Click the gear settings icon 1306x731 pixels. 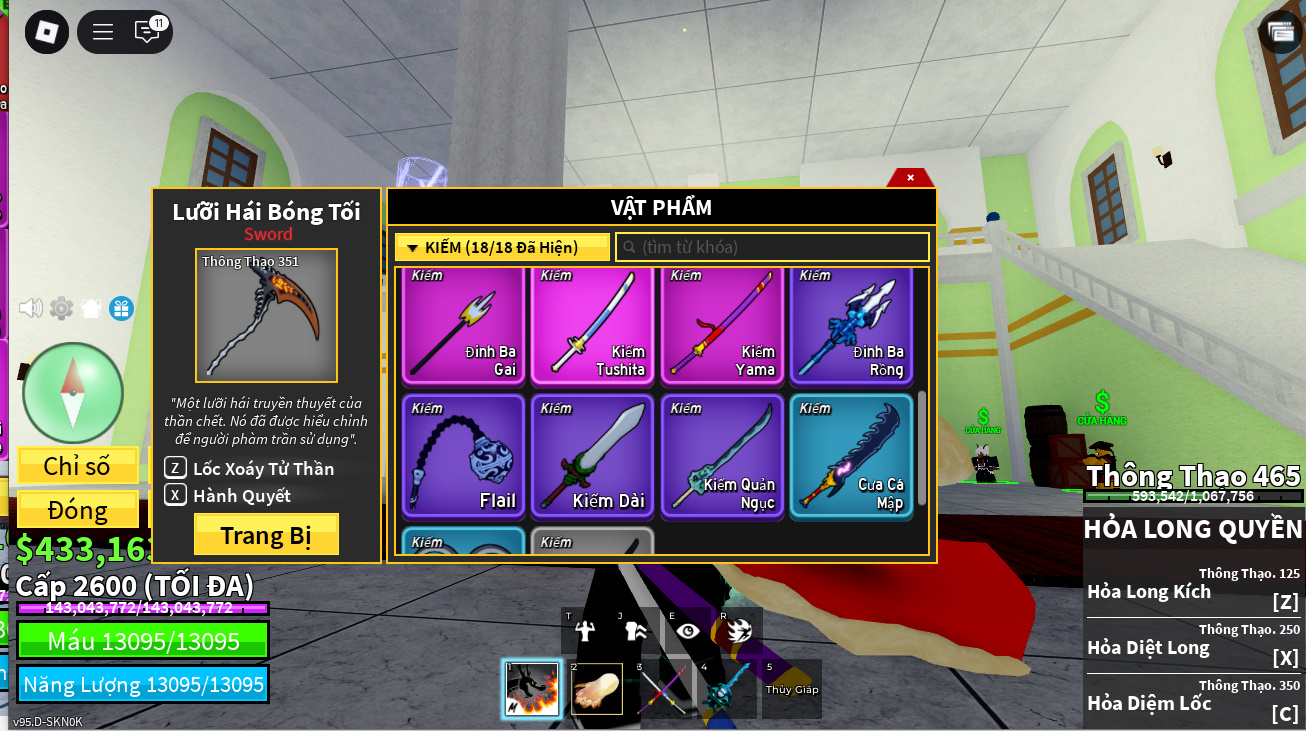tap(62, 308)
